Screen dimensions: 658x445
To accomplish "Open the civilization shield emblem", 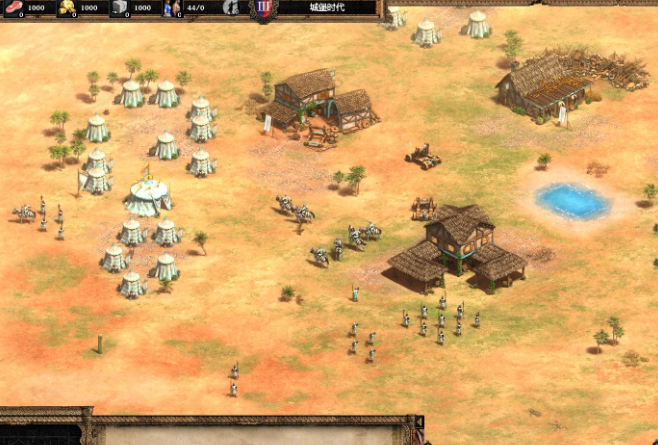I will pyautogui.click(x=265, y=9).
